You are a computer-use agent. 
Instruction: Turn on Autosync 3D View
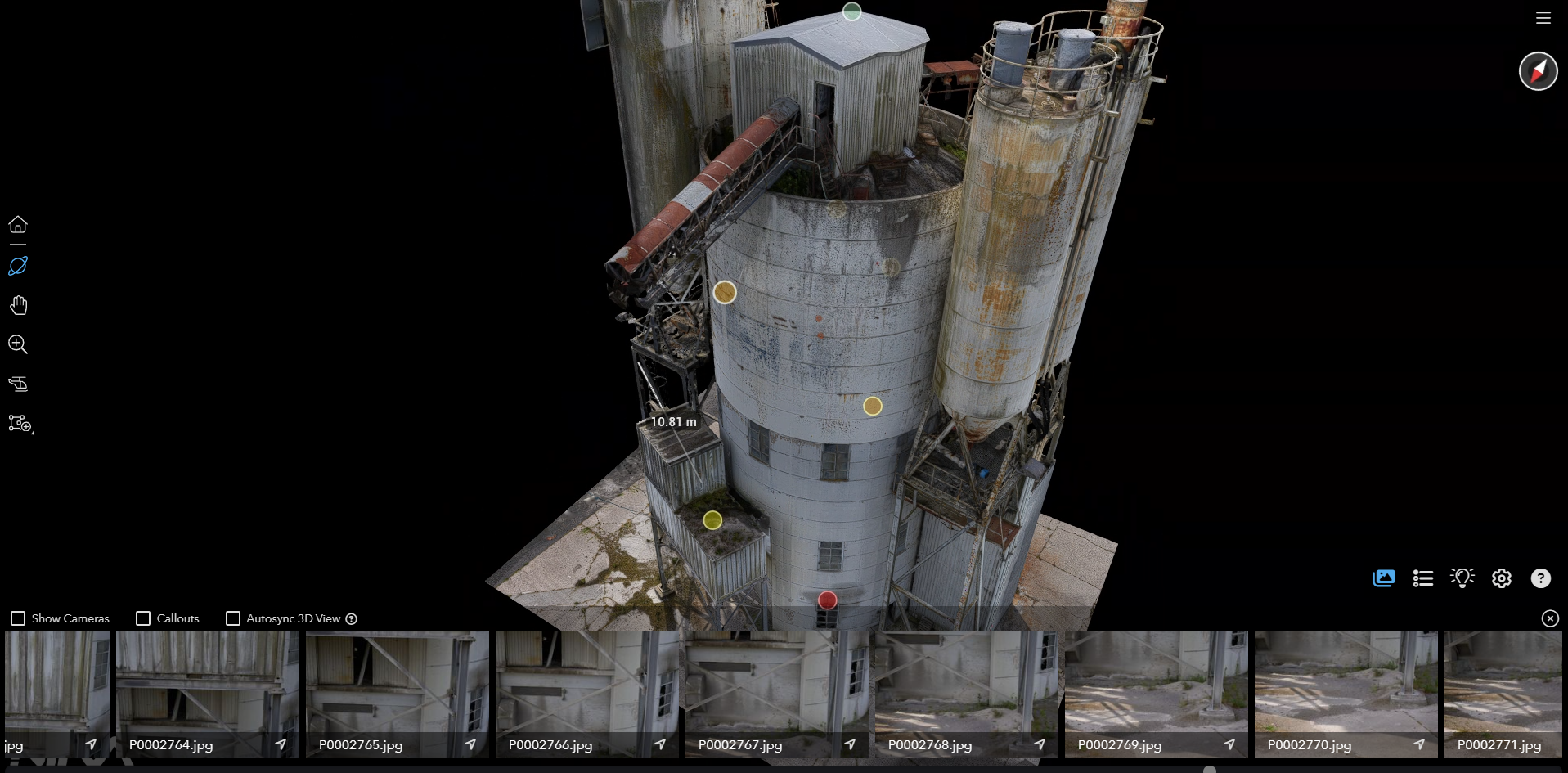tap(233, 618)
